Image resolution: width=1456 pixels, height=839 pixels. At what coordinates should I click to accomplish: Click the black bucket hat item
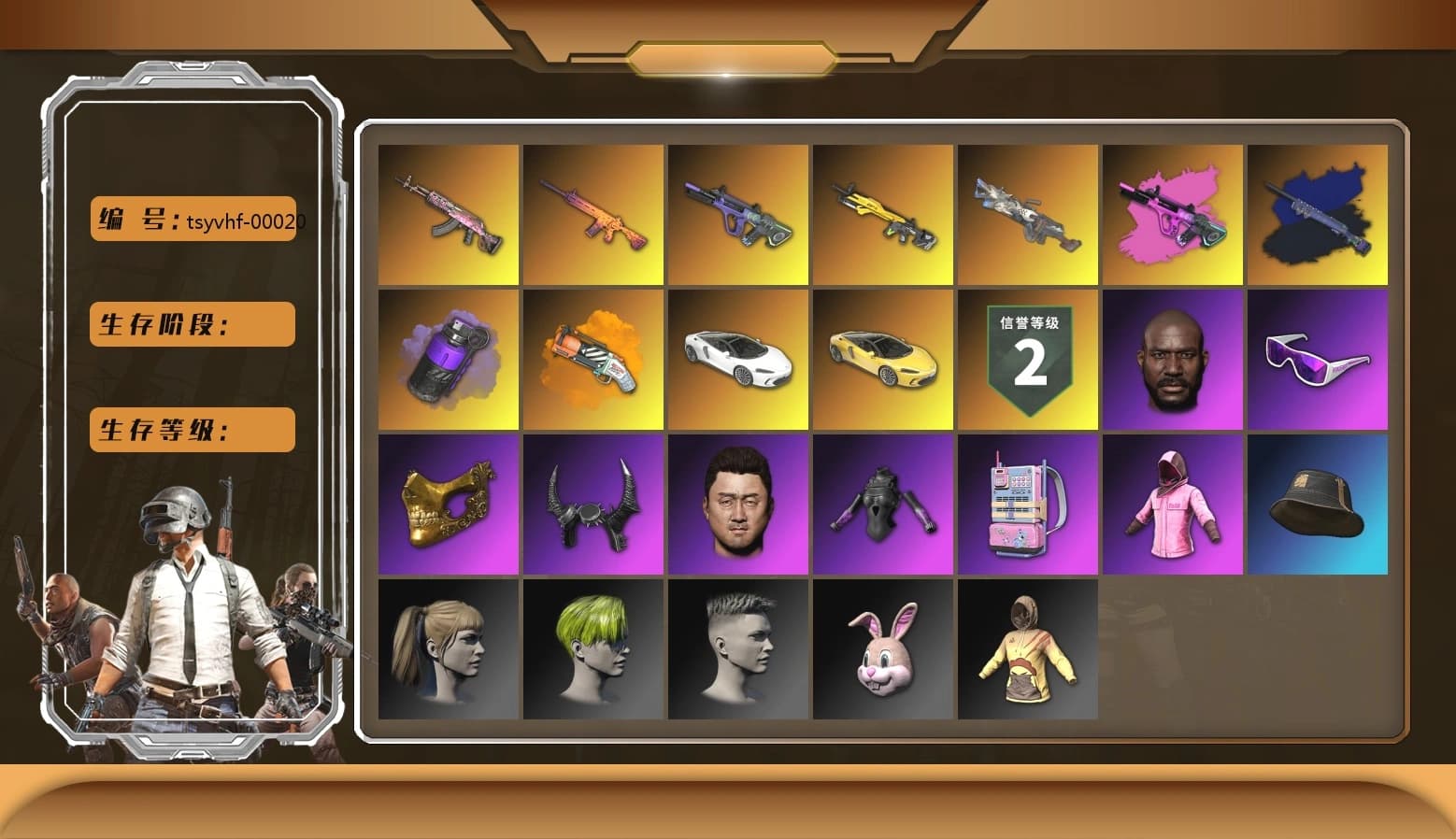coord(1318,504)
